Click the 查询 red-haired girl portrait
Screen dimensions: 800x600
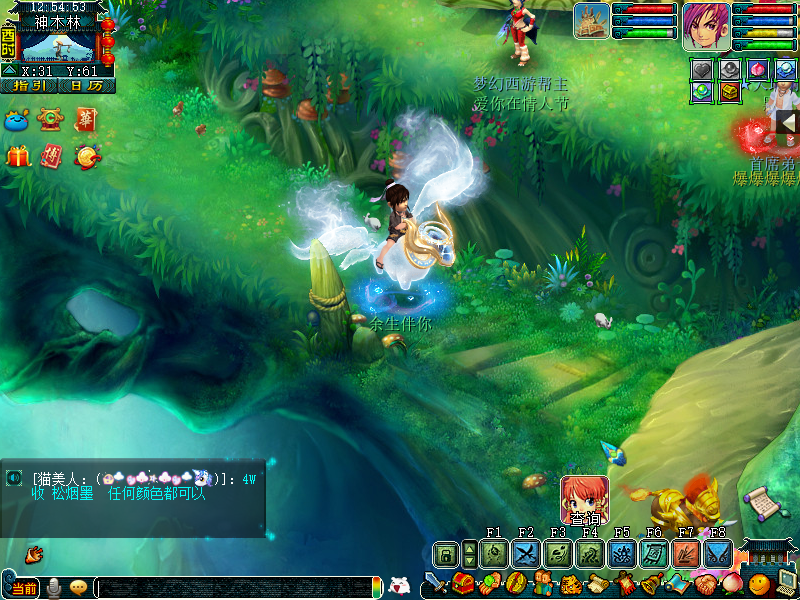click(584, 497)
